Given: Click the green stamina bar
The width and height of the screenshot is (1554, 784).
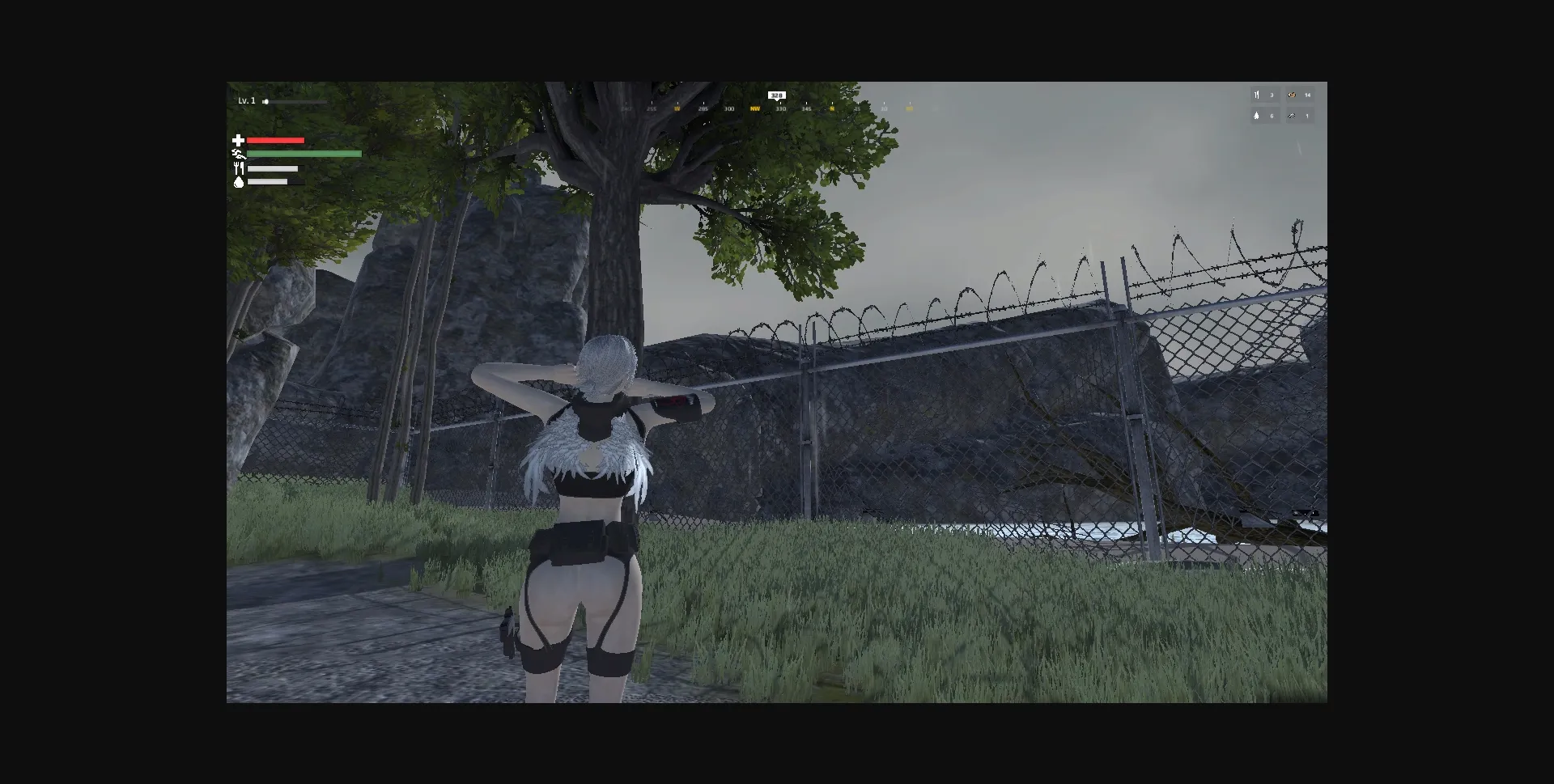Looking at the screenshot, I should [304, 154].
